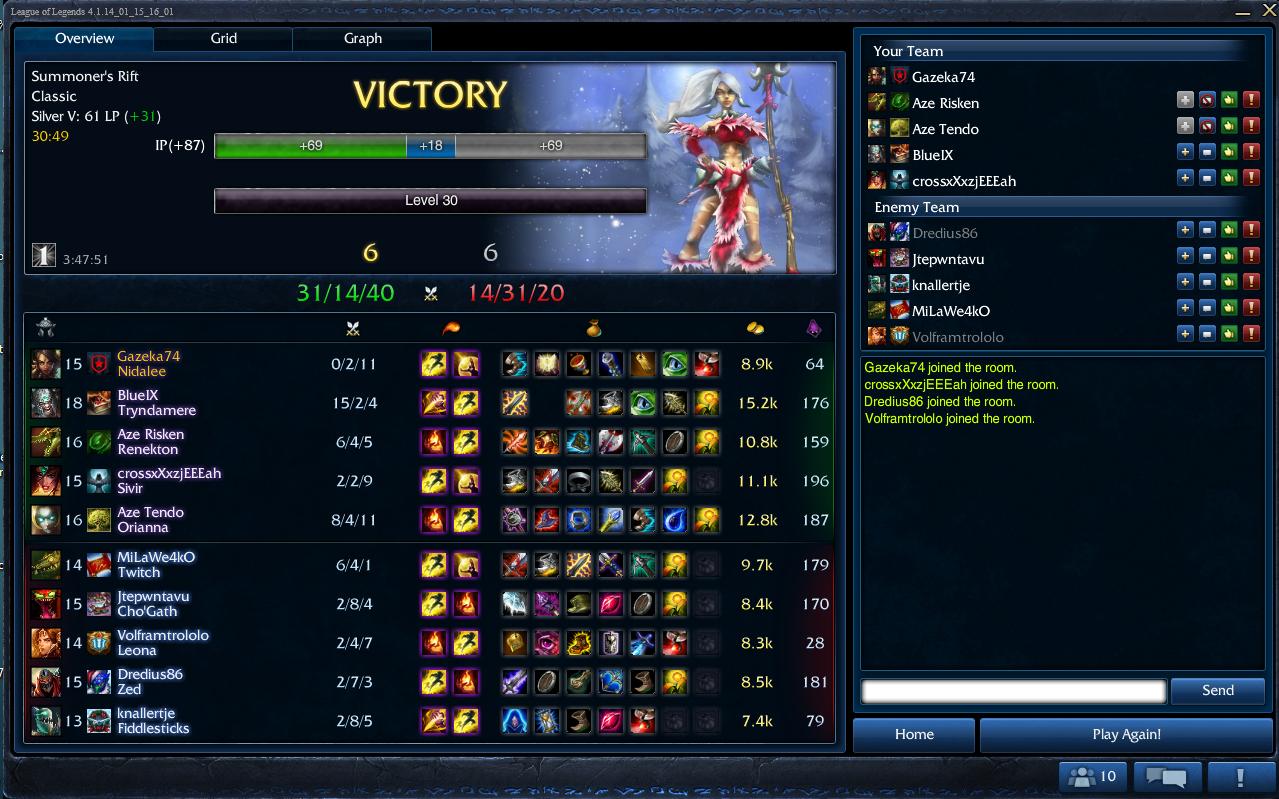Click the Play Again! button
Image resolution: width=1279 pixels, height=799 pixels.
[1126, 734]
